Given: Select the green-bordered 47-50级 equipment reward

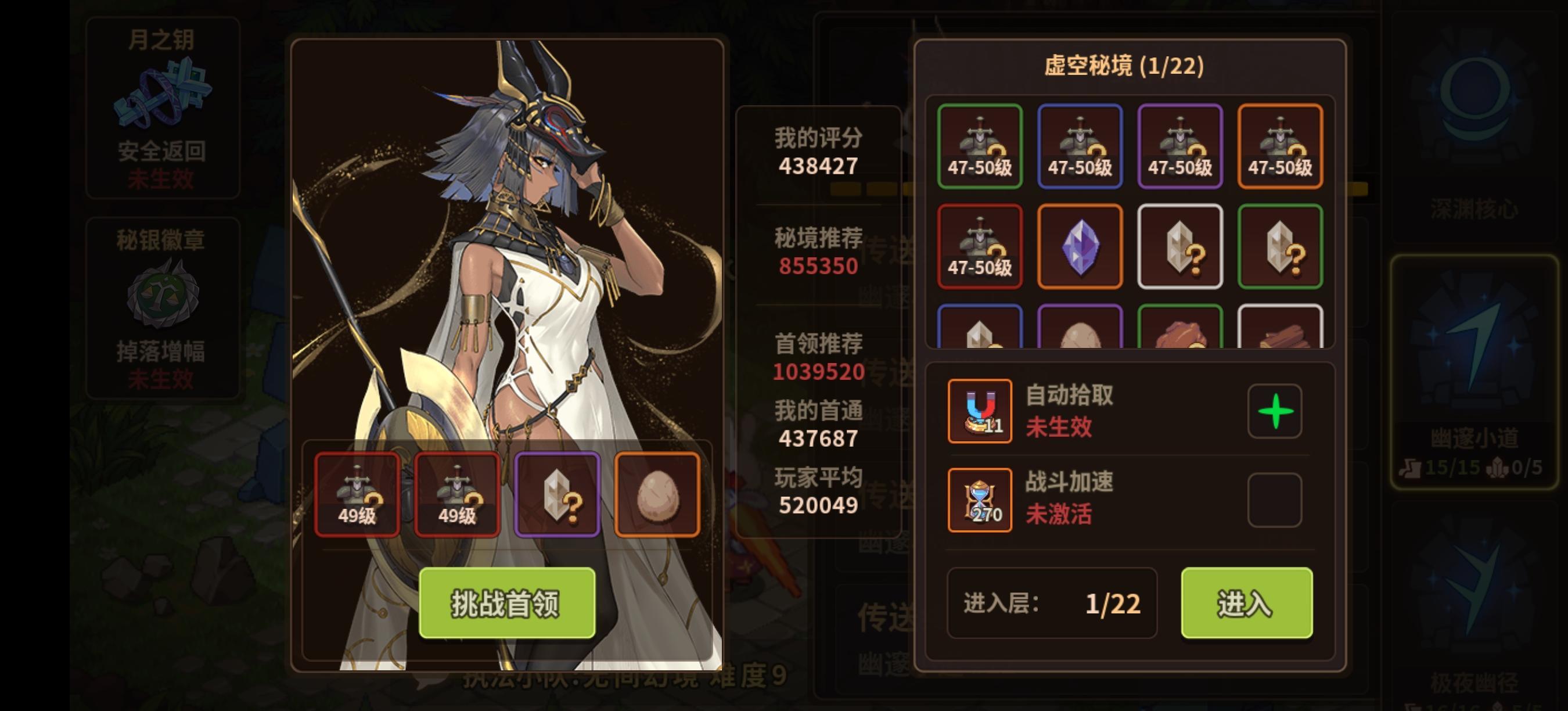Looking at the screenshot, I should tap(981, 146).
